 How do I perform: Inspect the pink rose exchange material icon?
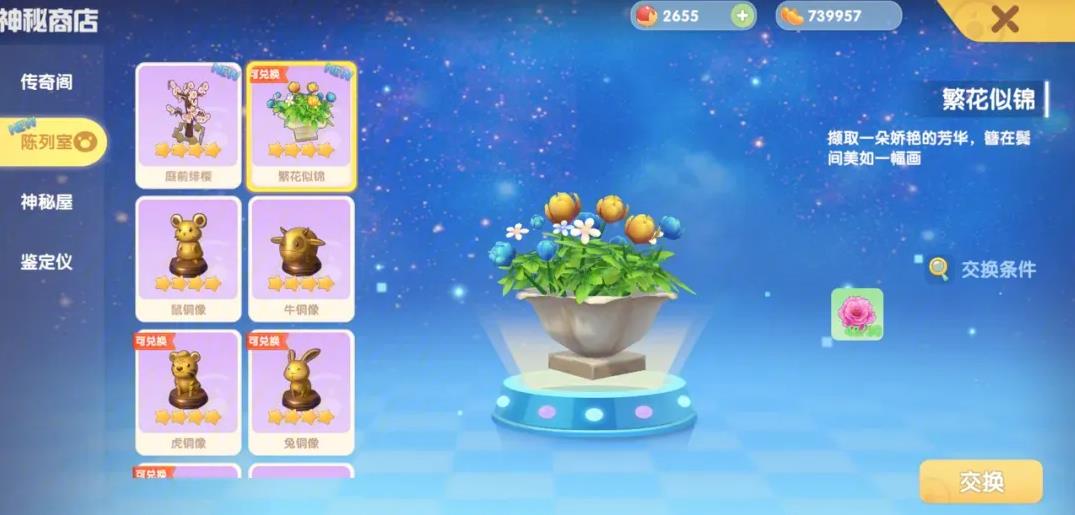click(857, 314)
